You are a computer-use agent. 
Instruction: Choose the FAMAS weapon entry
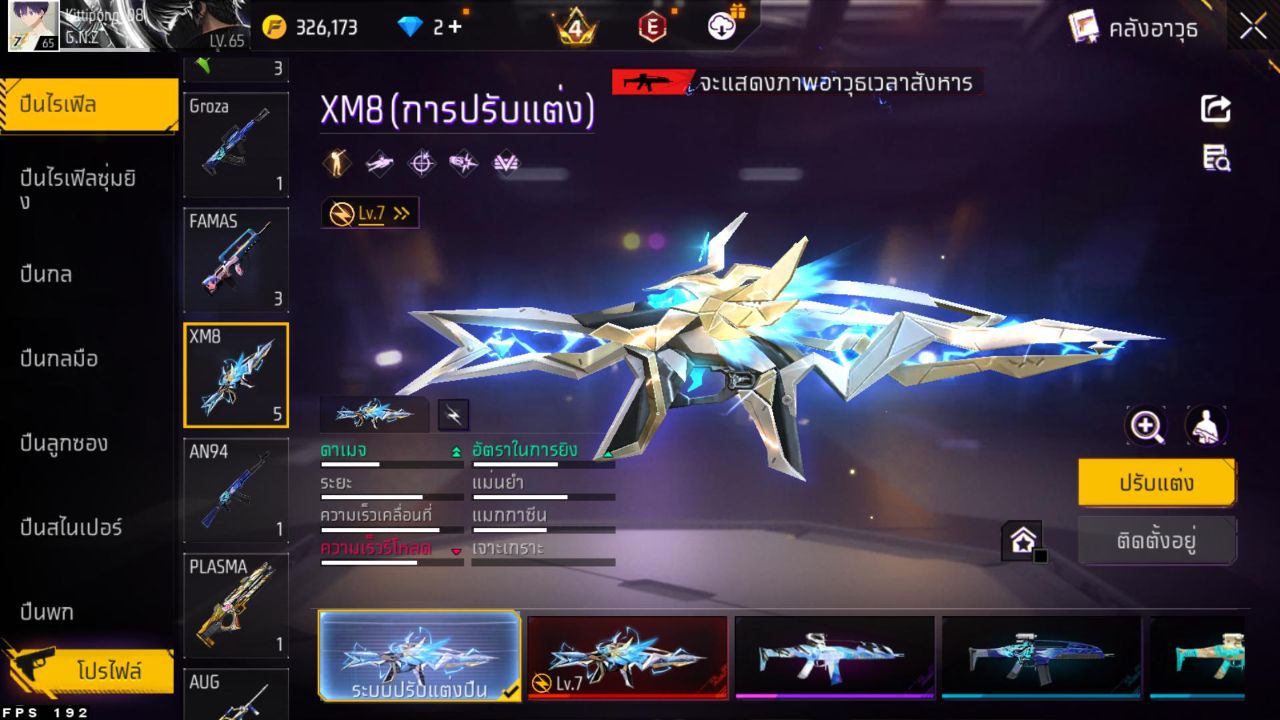coord(236,259)
